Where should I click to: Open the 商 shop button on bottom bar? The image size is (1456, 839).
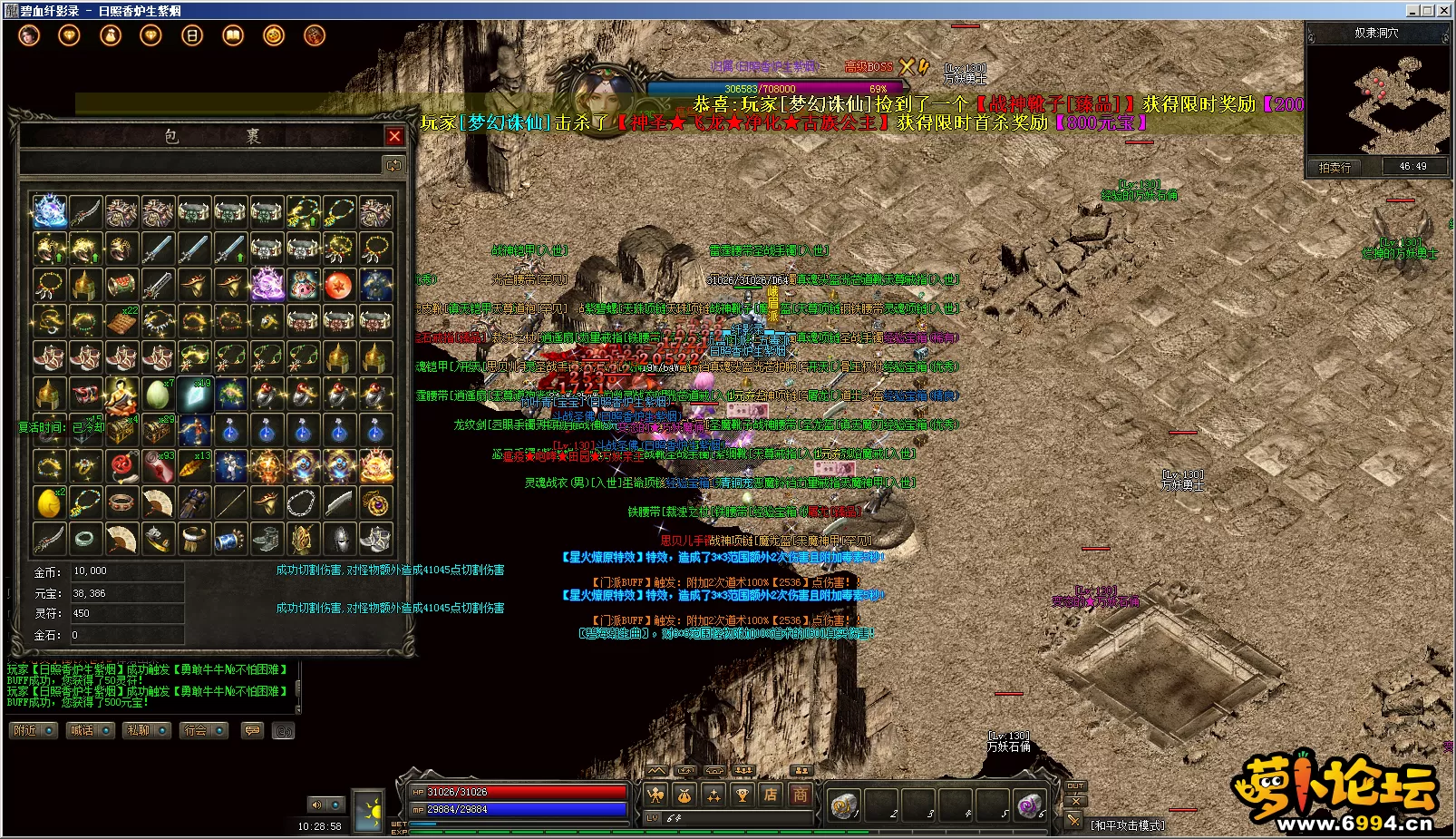coord(800,795)
